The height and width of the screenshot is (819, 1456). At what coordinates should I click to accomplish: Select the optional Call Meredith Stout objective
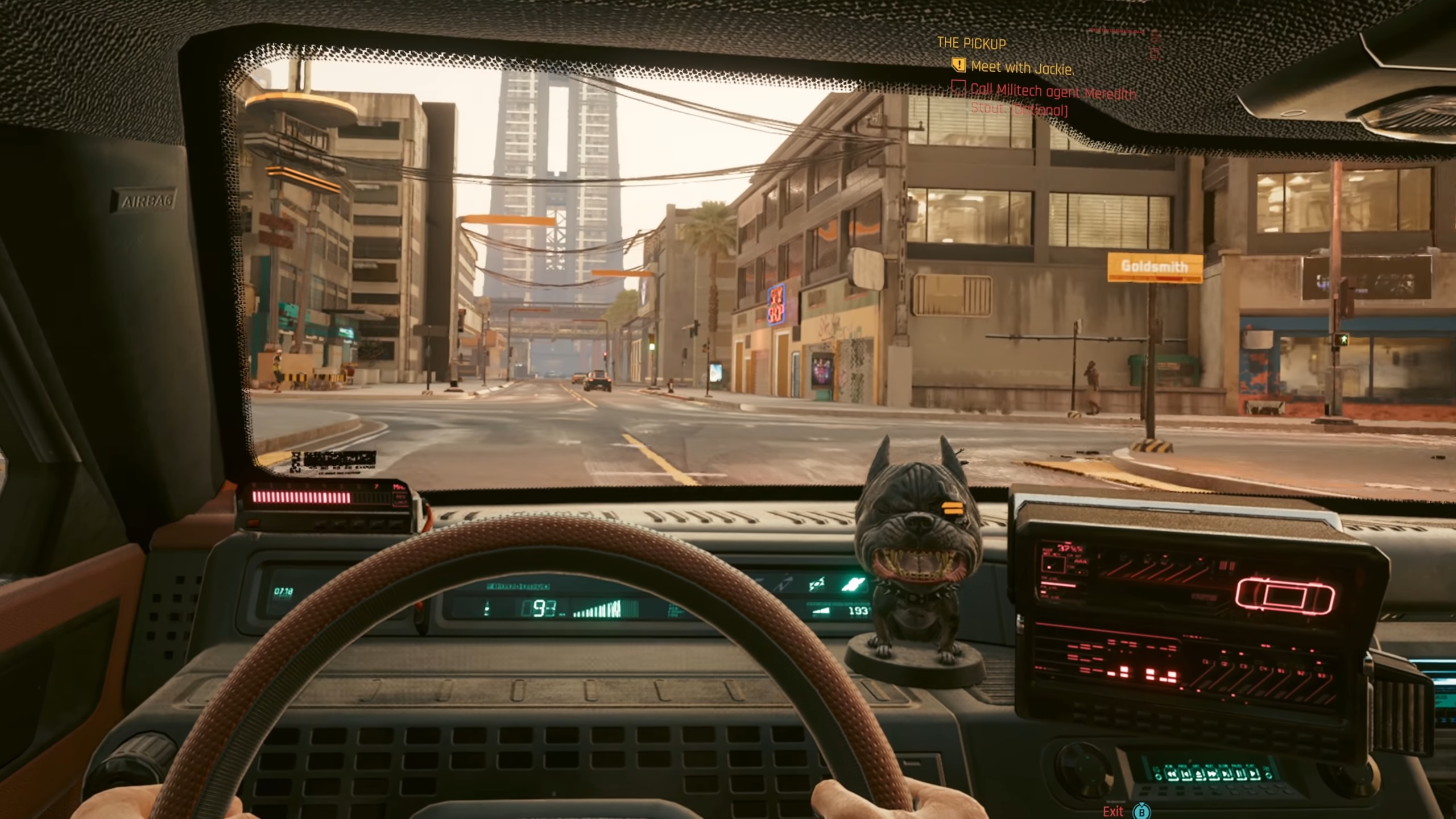point(1052,98)
